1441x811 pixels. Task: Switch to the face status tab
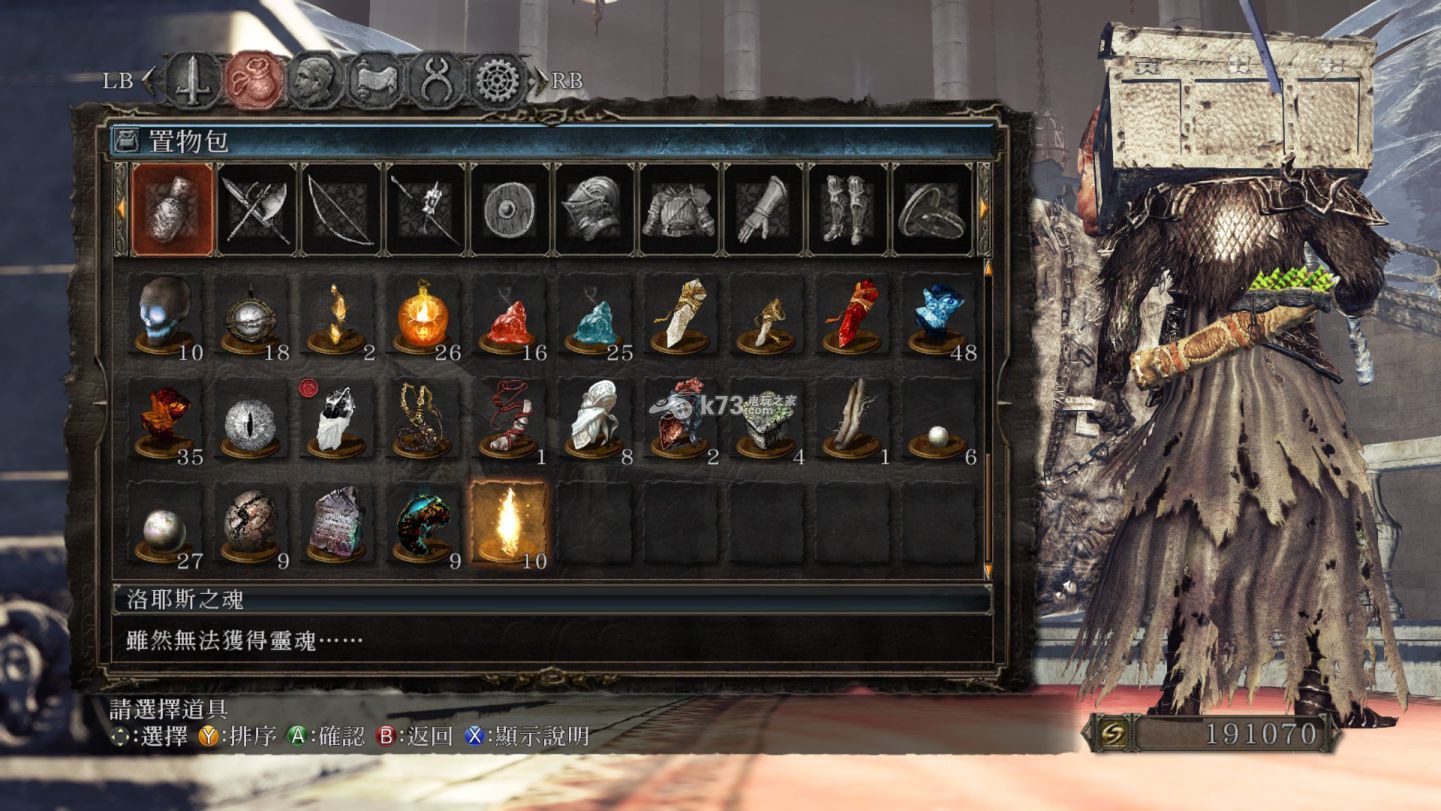coord(312,81)
